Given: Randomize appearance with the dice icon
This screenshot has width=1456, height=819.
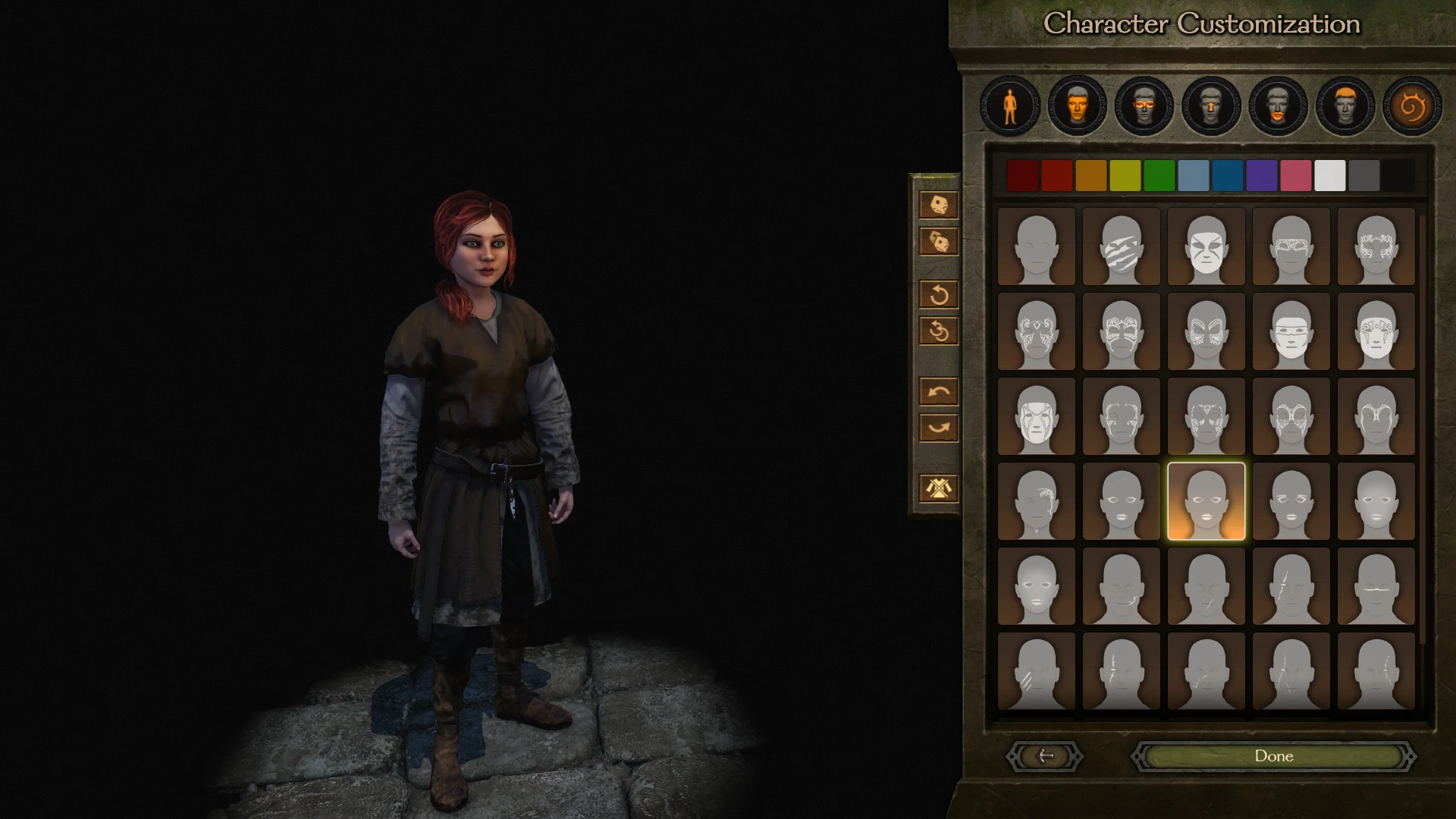Looking at the screenshot, I should click(937, 205).
